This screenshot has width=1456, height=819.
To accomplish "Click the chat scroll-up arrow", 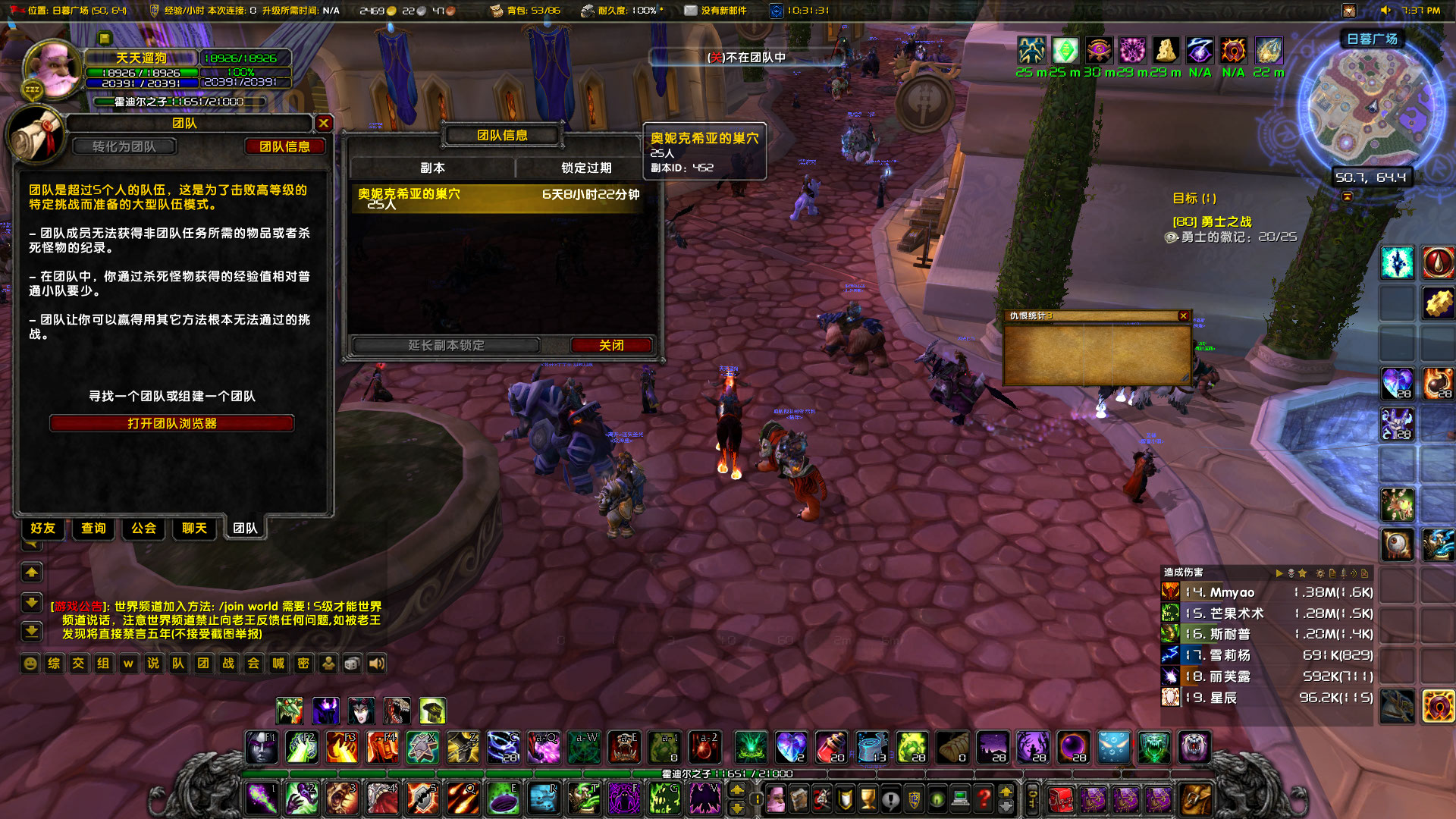I will (x=31, y=572).
